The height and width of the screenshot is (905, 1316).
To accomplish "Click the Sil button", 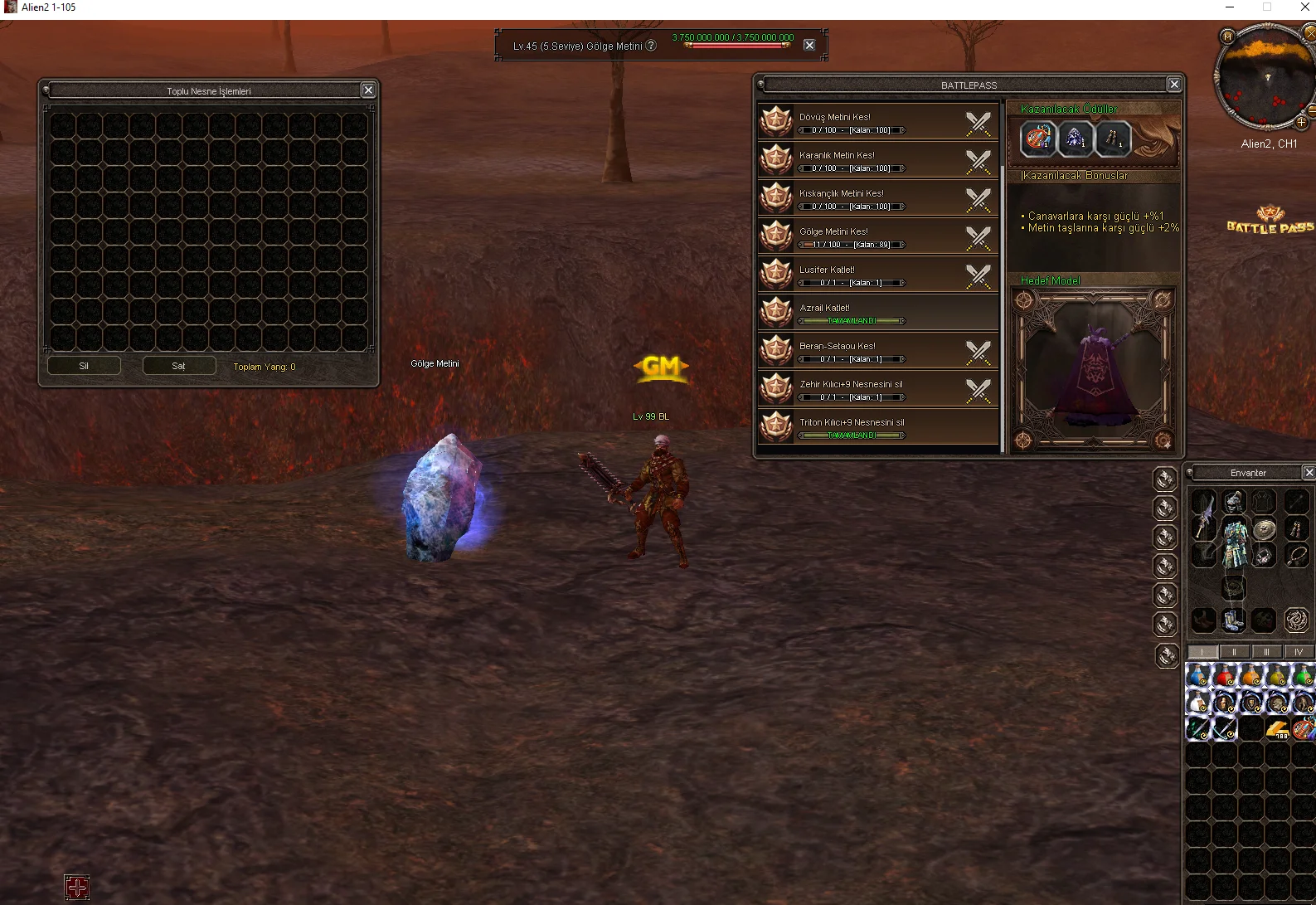I will click(x=84, y=366).
